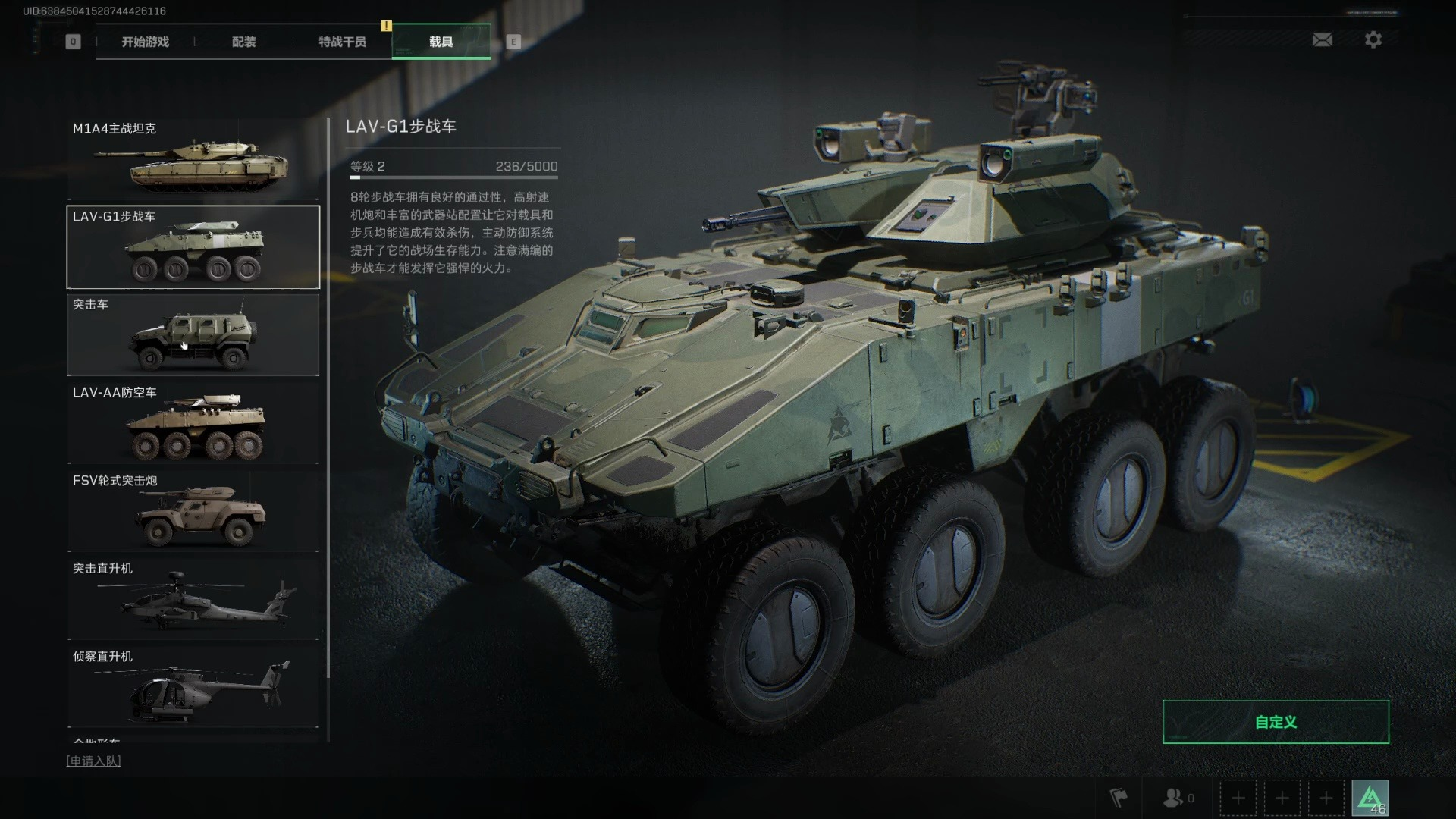The width and height of the screenshot is (1456, 819).
Task: Click the Q key icon left of 开始游戏
Action: 73,42
